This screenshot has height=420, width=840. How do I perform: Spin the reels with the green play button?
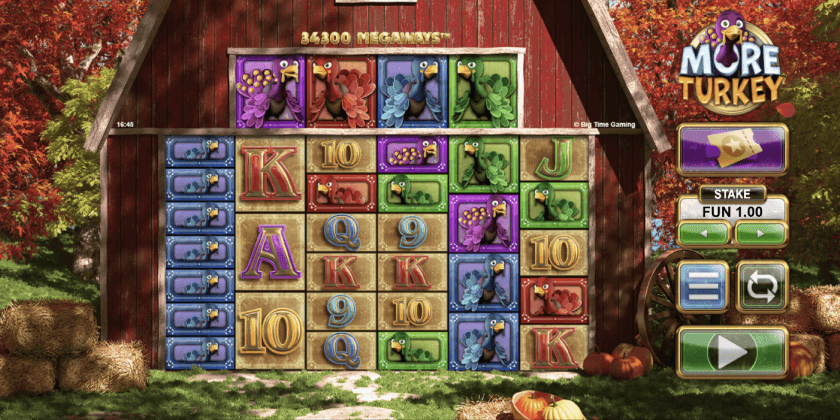(x=732, y=352)
